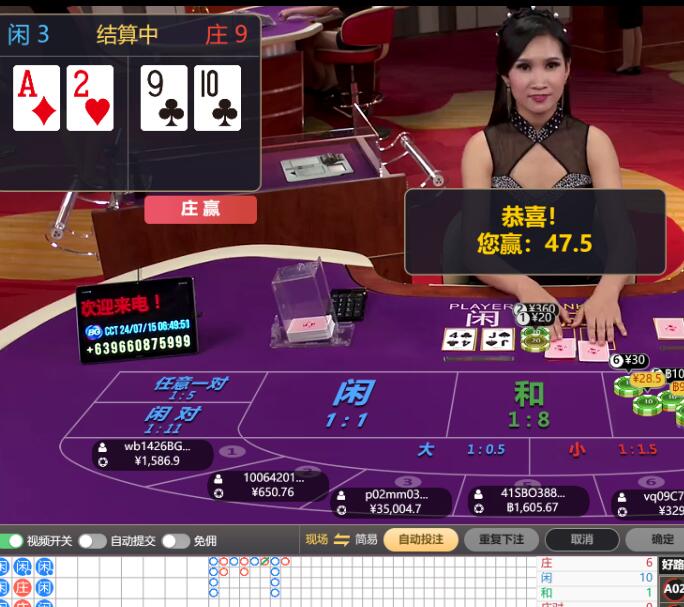Bet on 闲对 1:11 player pair
684x607 pixels.
[x=172, y=419]
